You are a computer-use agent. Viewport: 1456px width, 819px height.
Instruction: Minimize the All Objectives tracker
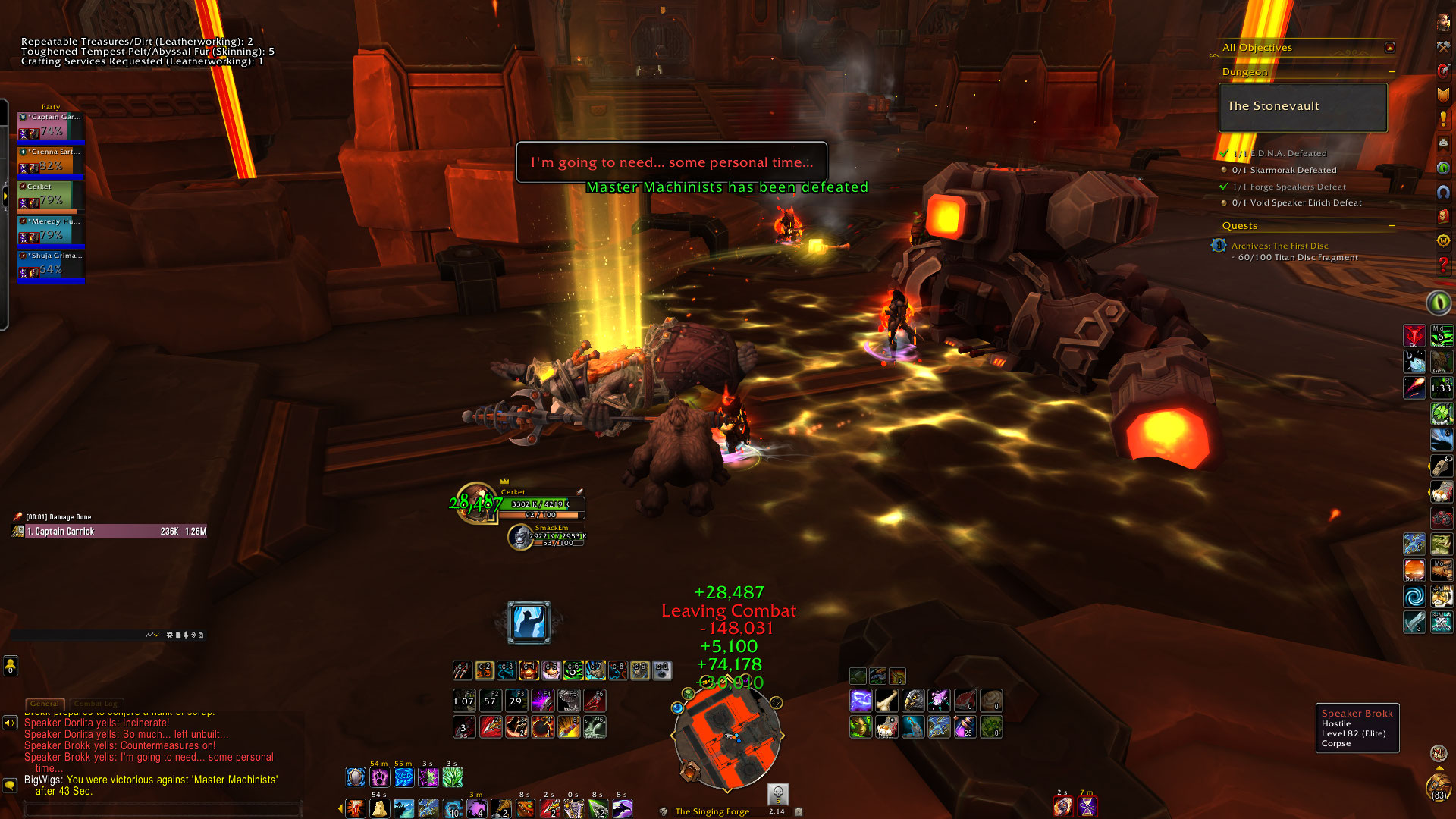[1390, 48]
